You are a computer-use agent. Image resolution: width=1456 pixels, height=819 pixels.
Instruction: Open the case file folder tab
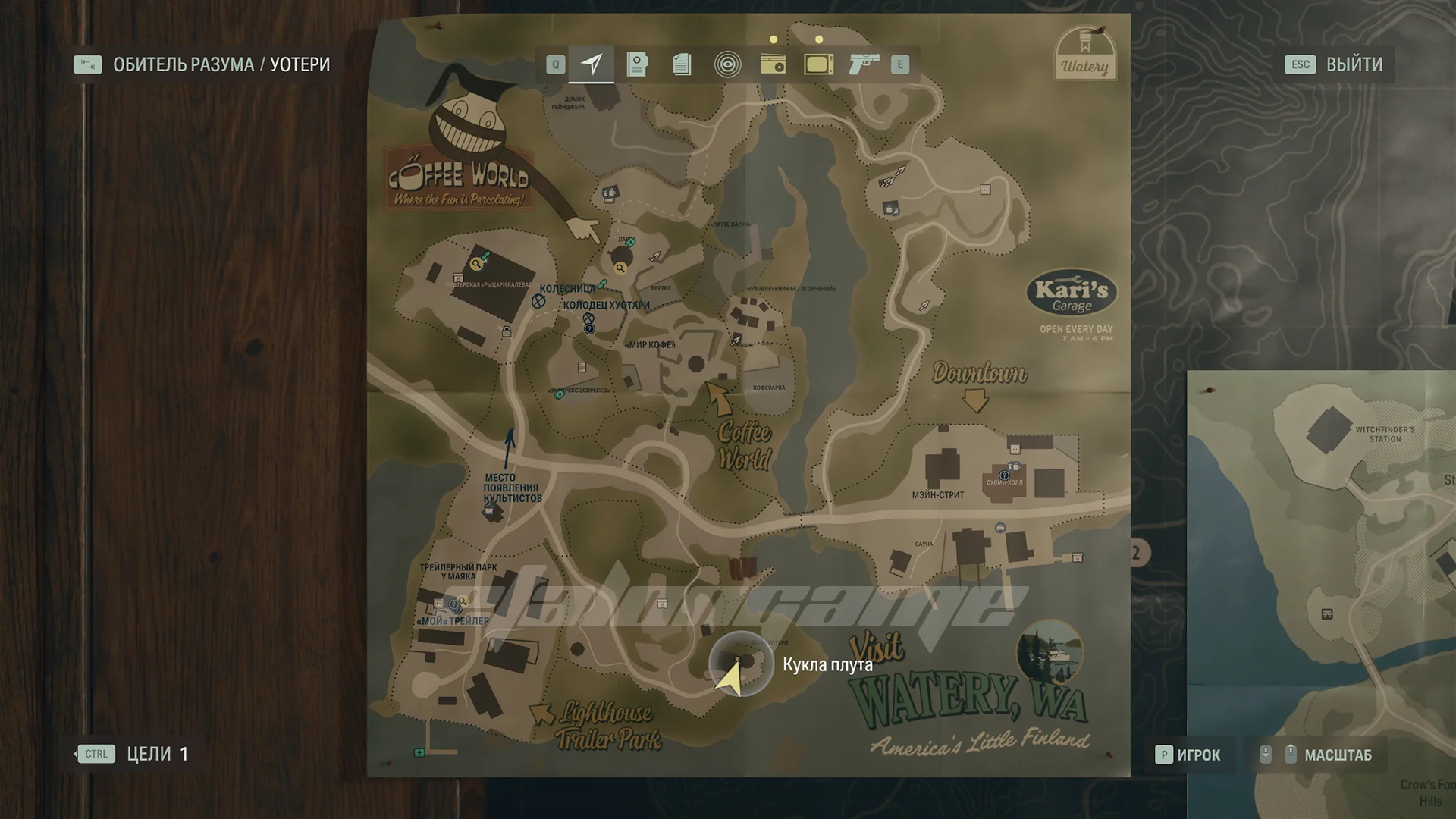pyautogui.click(x=637, y=64)
